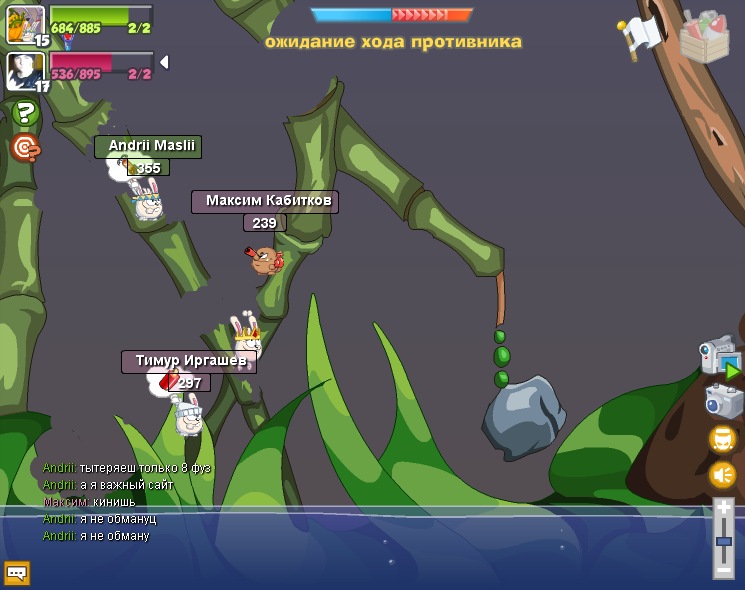Open the weapon crate inventory
This screenshot has width=745, height=590.
pyautogui.click(x=704, y=38)
